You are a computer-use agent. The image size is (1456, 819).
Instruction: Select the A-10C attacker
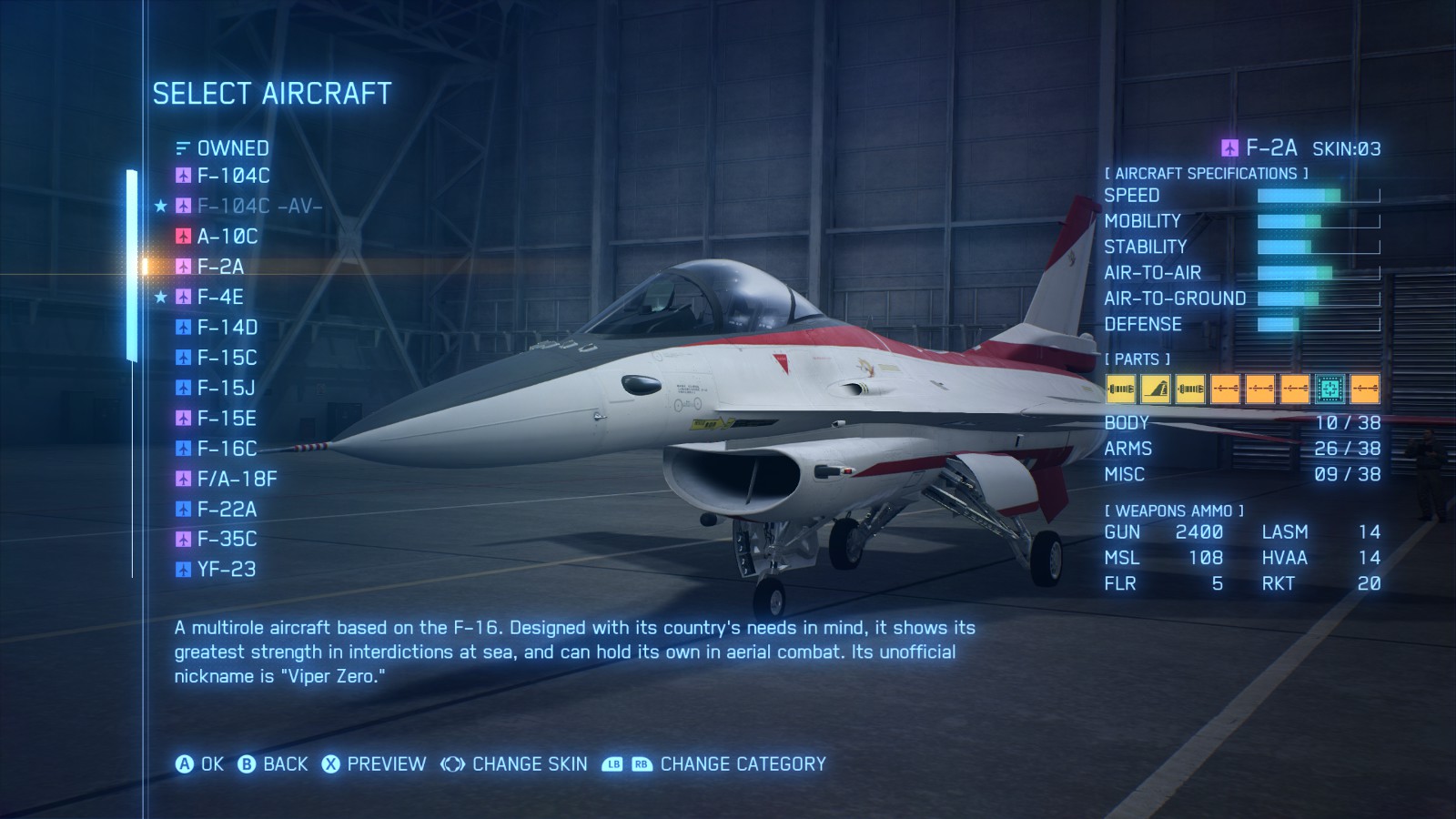(227, 237)
